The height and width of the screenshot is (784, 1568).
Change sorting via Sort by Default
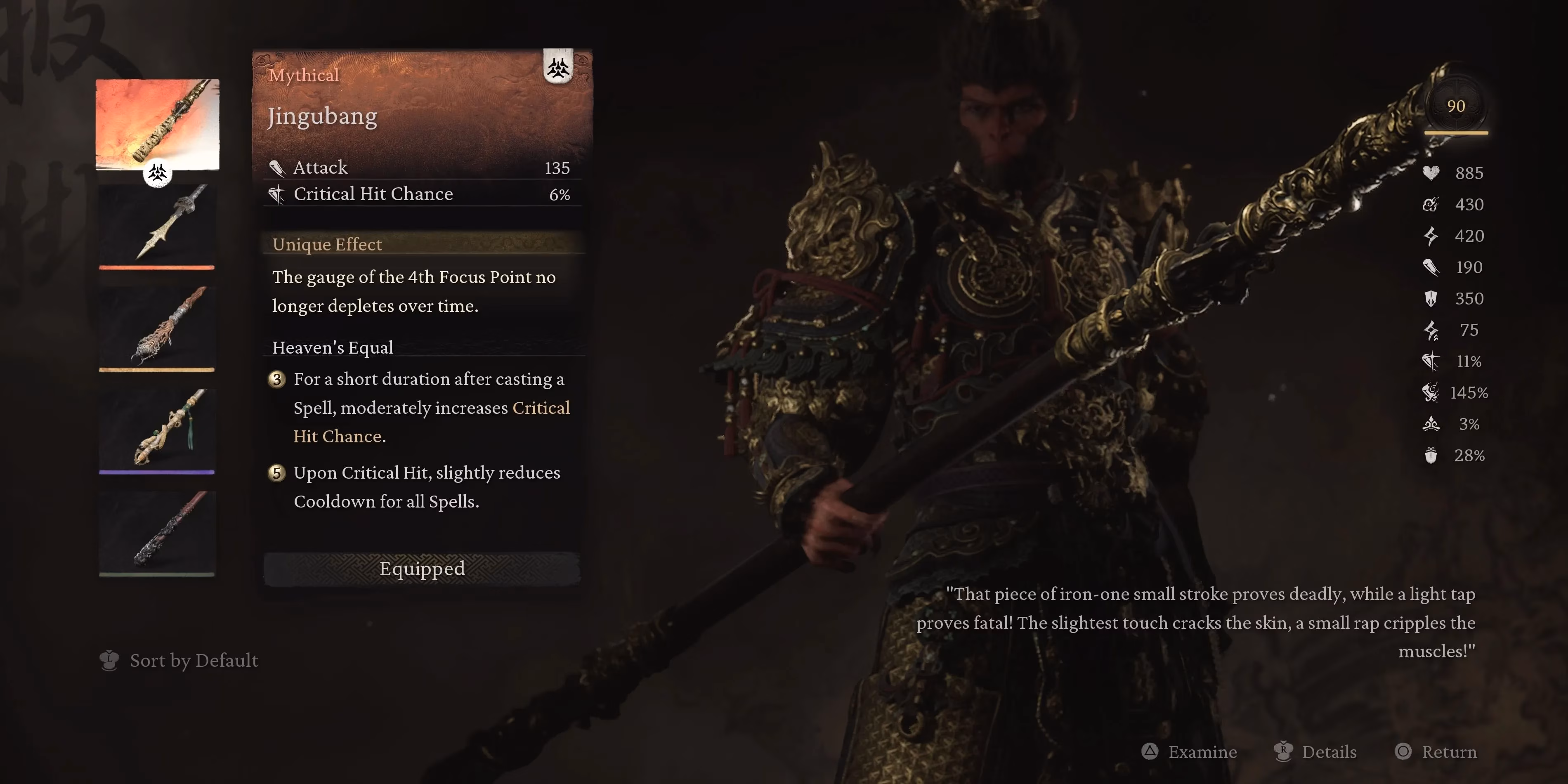tap(194, 661)
